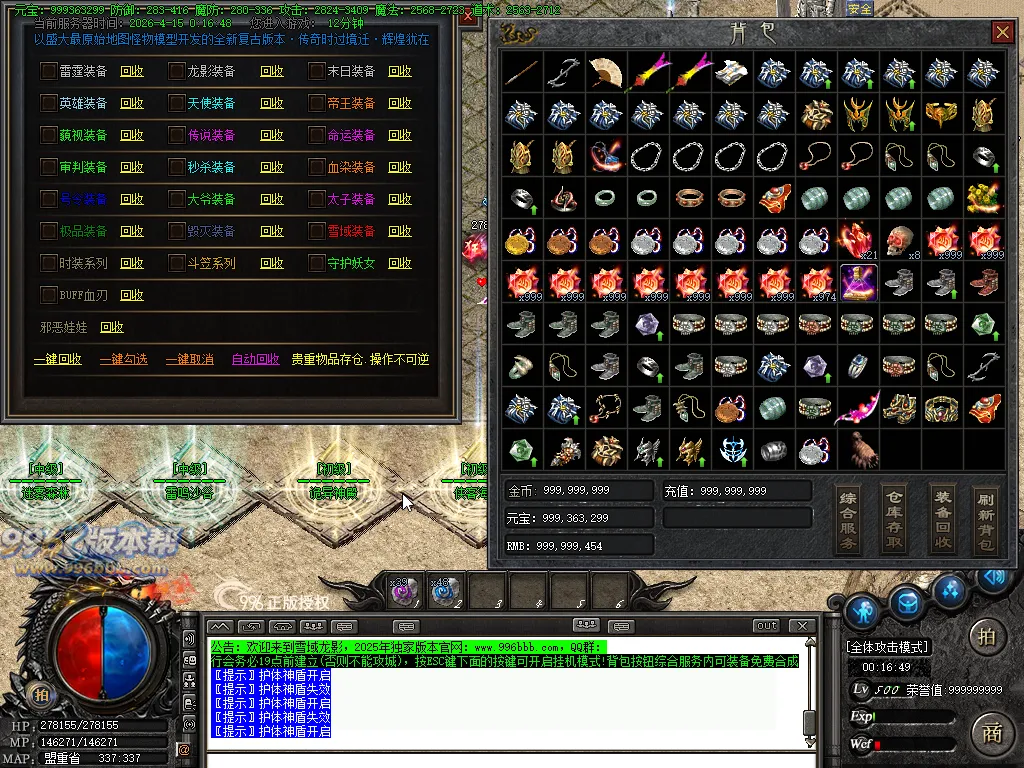Image resolution: width=1024 pixels, height=768 pixels.
Task: Click 回收 link next to 帝王装备
Action: 400,103
